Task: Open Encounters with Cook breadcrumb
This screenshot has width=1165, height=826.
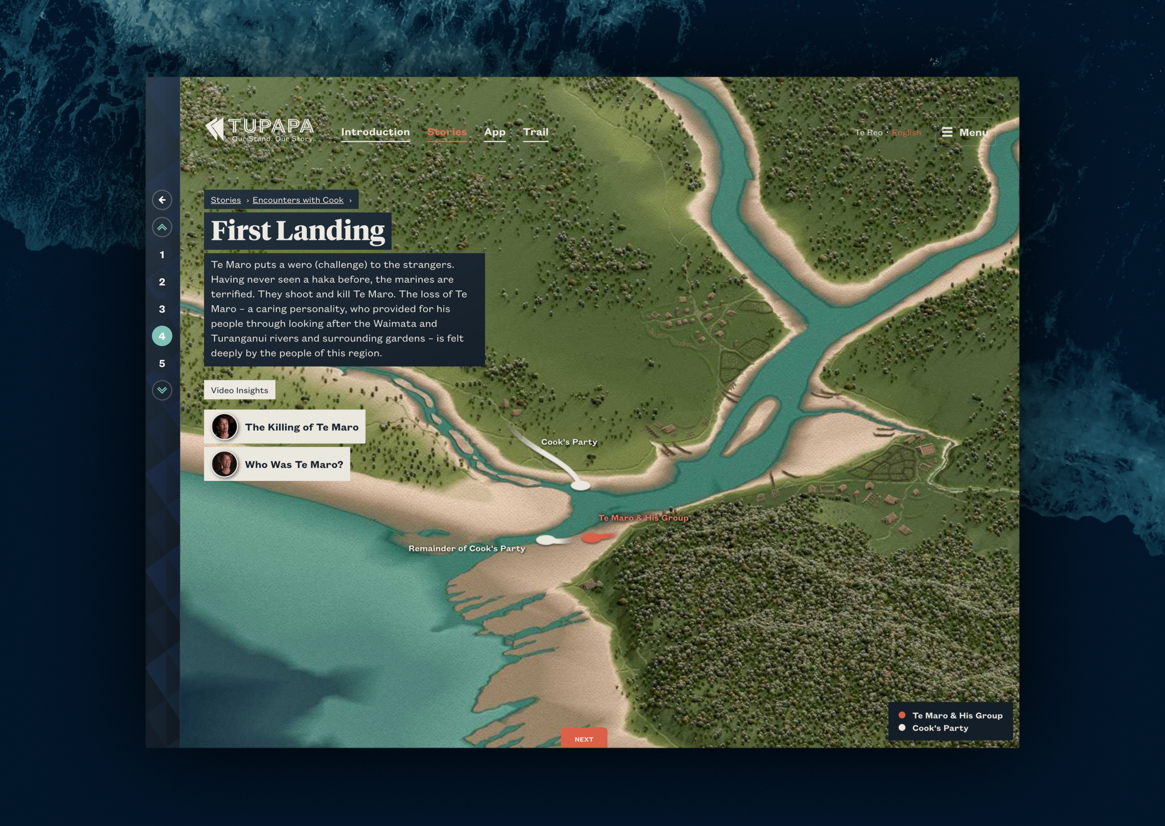Action: 298,200
